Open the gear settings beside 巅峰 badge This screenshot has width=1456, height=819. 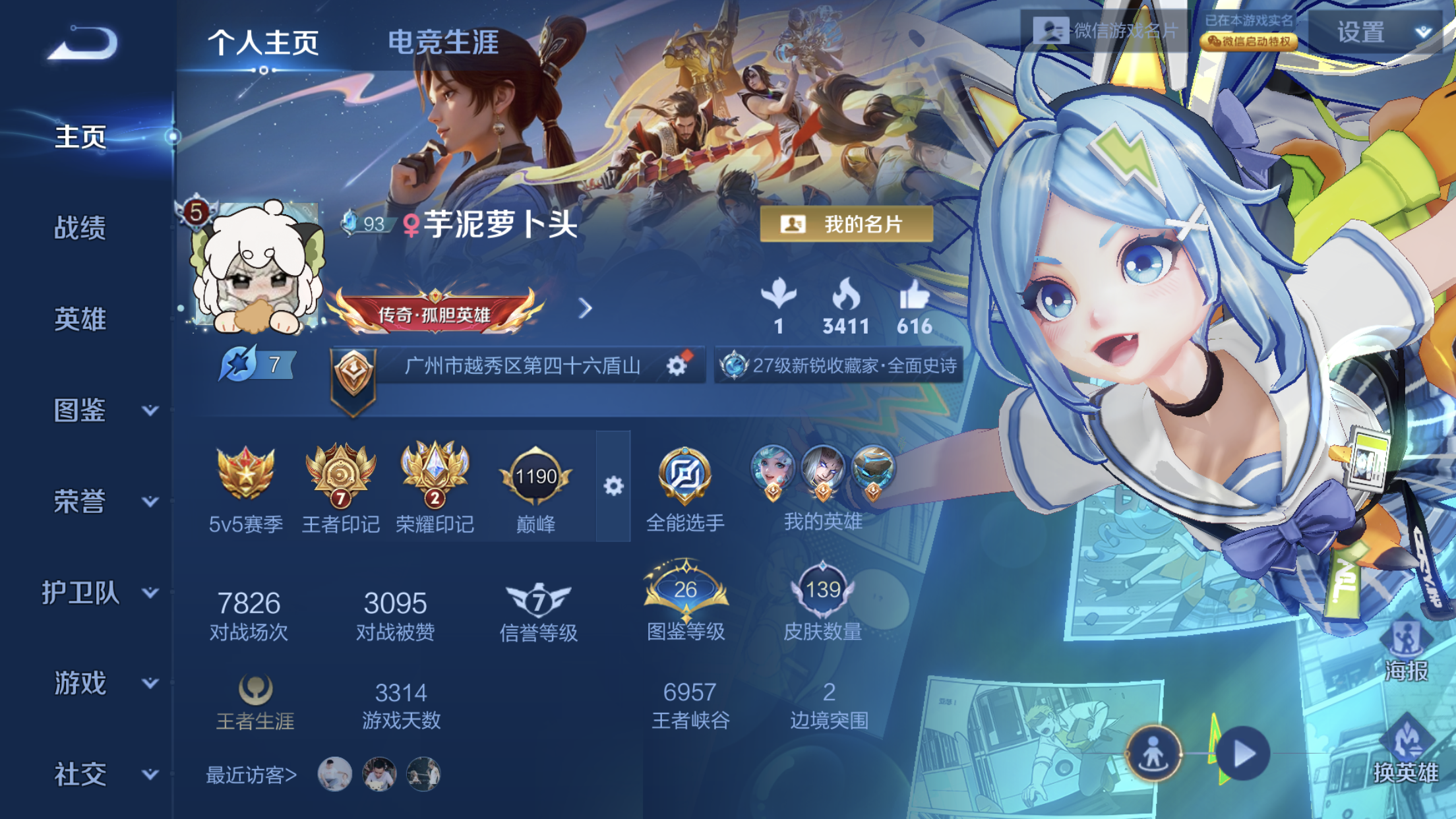click(615, 486)
